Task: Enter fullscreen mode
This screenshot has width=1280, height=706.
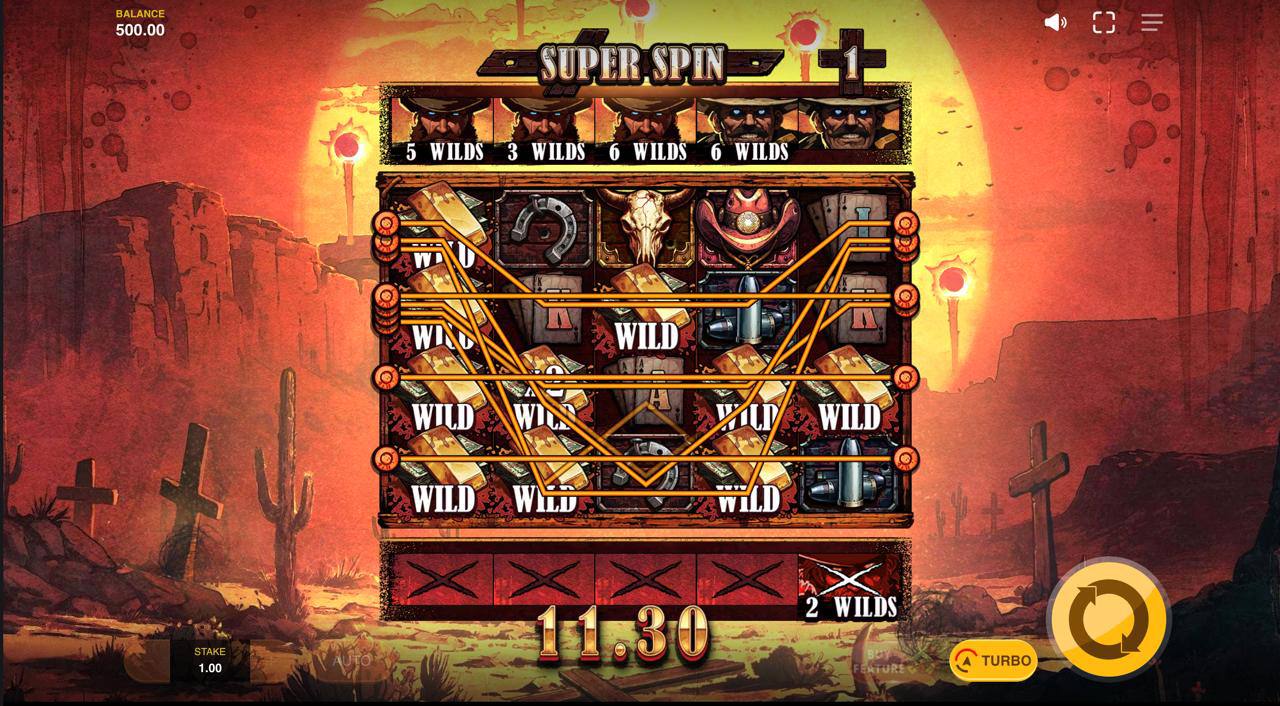Action: [x=1103, y=22]
